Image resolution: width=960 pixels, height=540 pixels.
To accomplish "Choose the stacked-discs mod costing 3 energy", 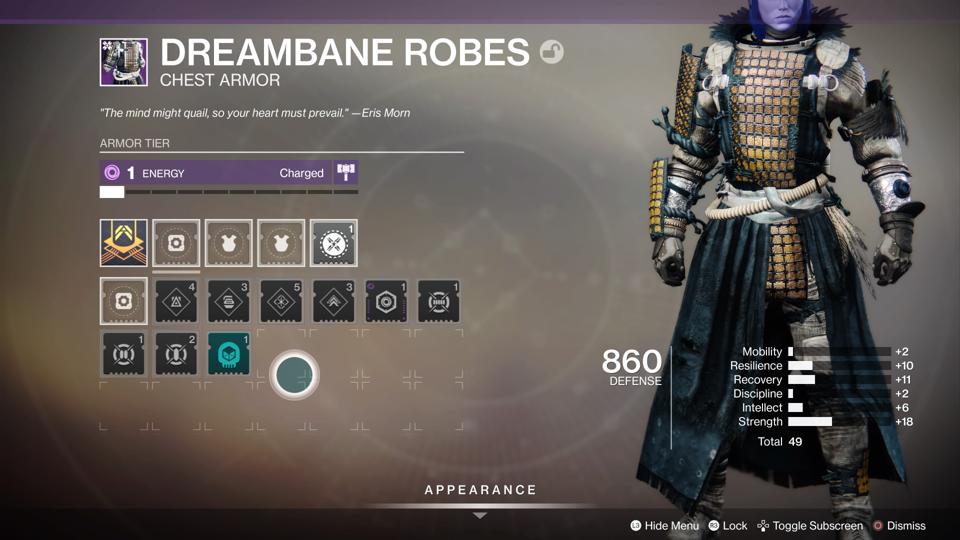I will [x=228, y=301].
